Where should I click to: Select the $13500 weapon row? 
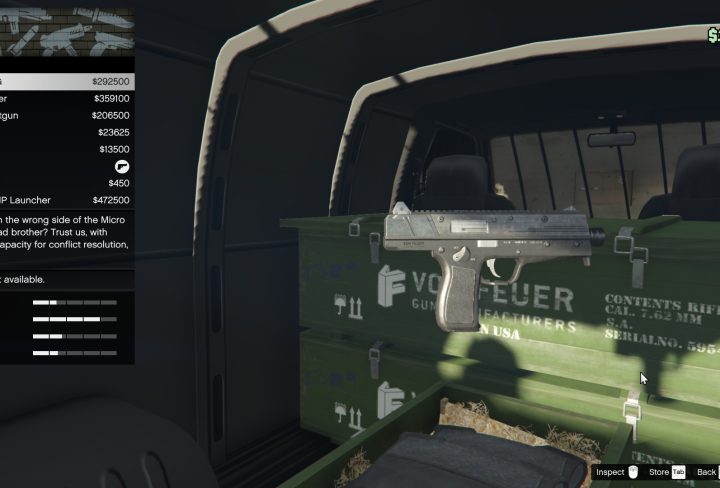[66, 149]
